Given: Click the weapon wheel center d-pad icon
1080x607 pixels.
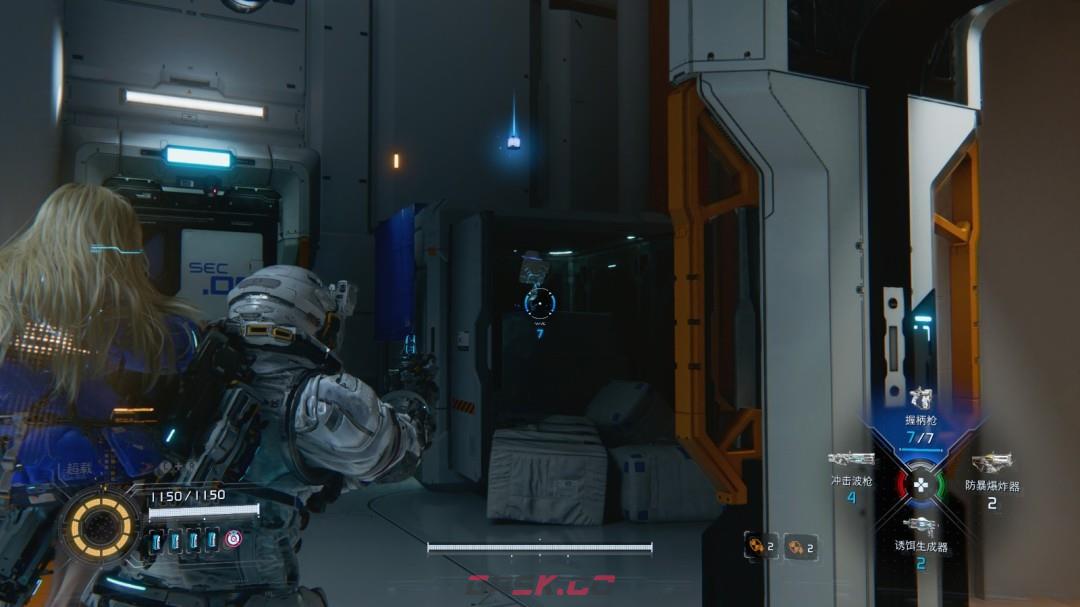Looking at the screenshot, I should tap(921, 485).
